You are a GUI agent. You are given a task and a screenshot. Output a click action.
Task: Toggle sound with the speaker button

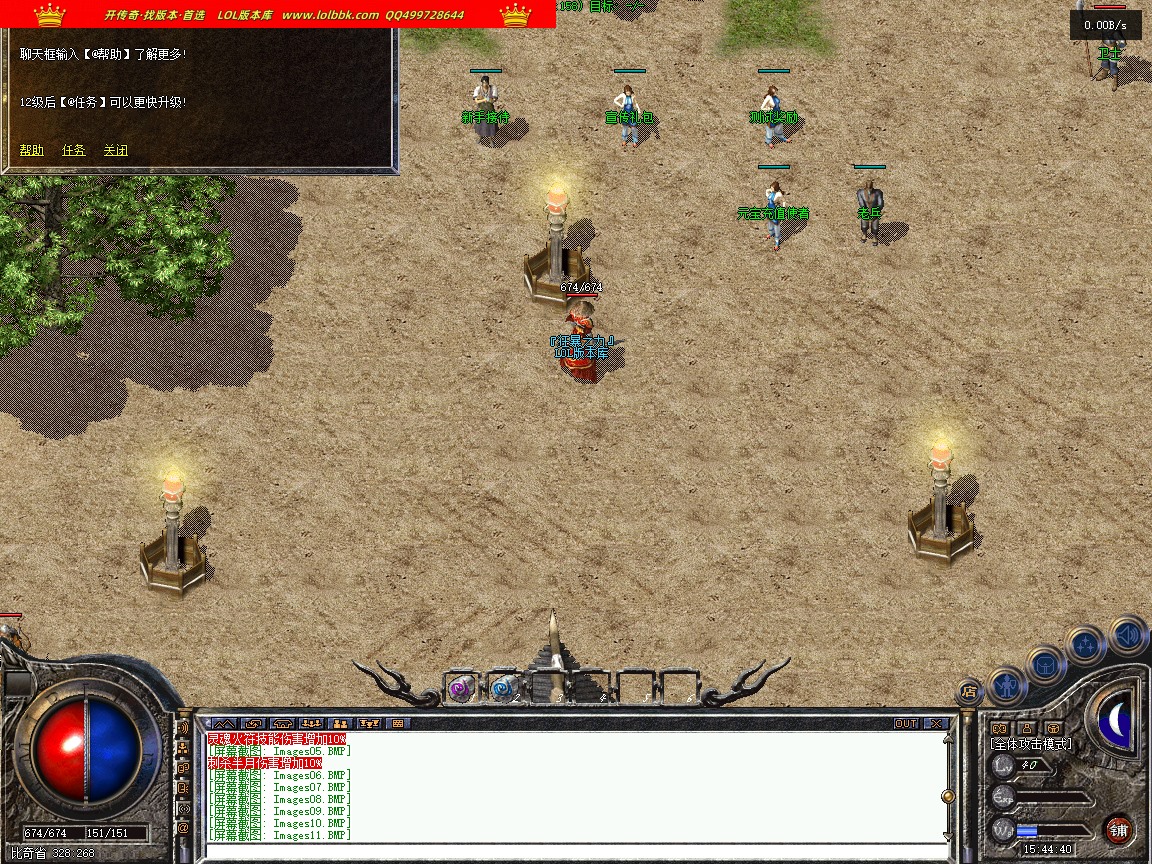coord(1127,634)
